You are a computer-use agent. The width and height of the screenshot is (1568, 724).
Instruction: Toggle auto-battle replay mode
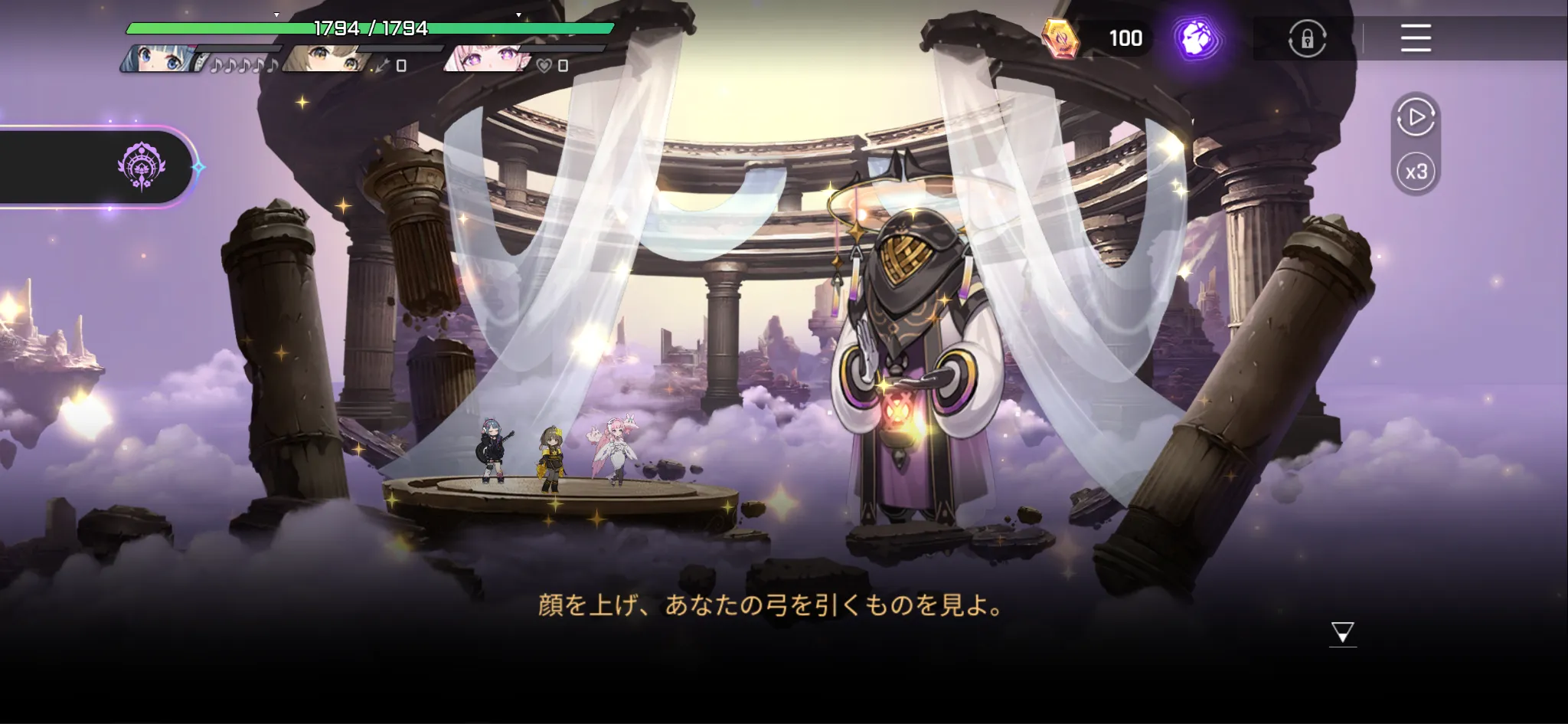pos(1416,119)
